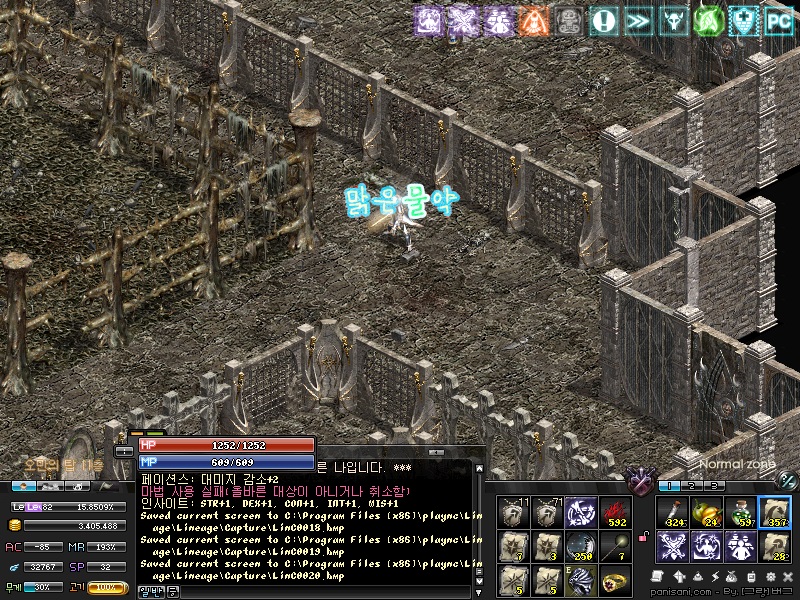
Task: Open the money bag menu icon
Action: click(x=732, y=577)
